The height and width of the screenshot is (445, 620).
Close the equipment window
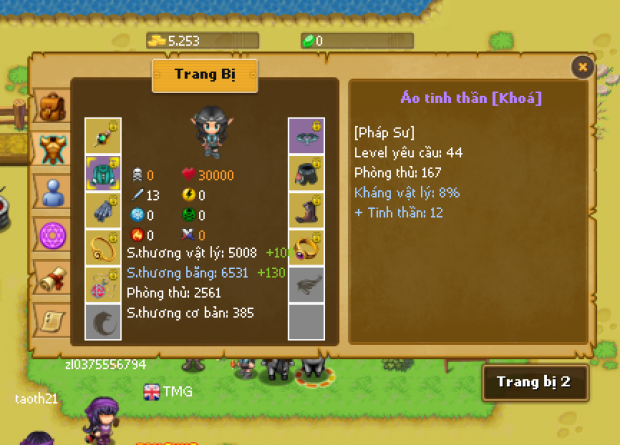coord(582,67)
